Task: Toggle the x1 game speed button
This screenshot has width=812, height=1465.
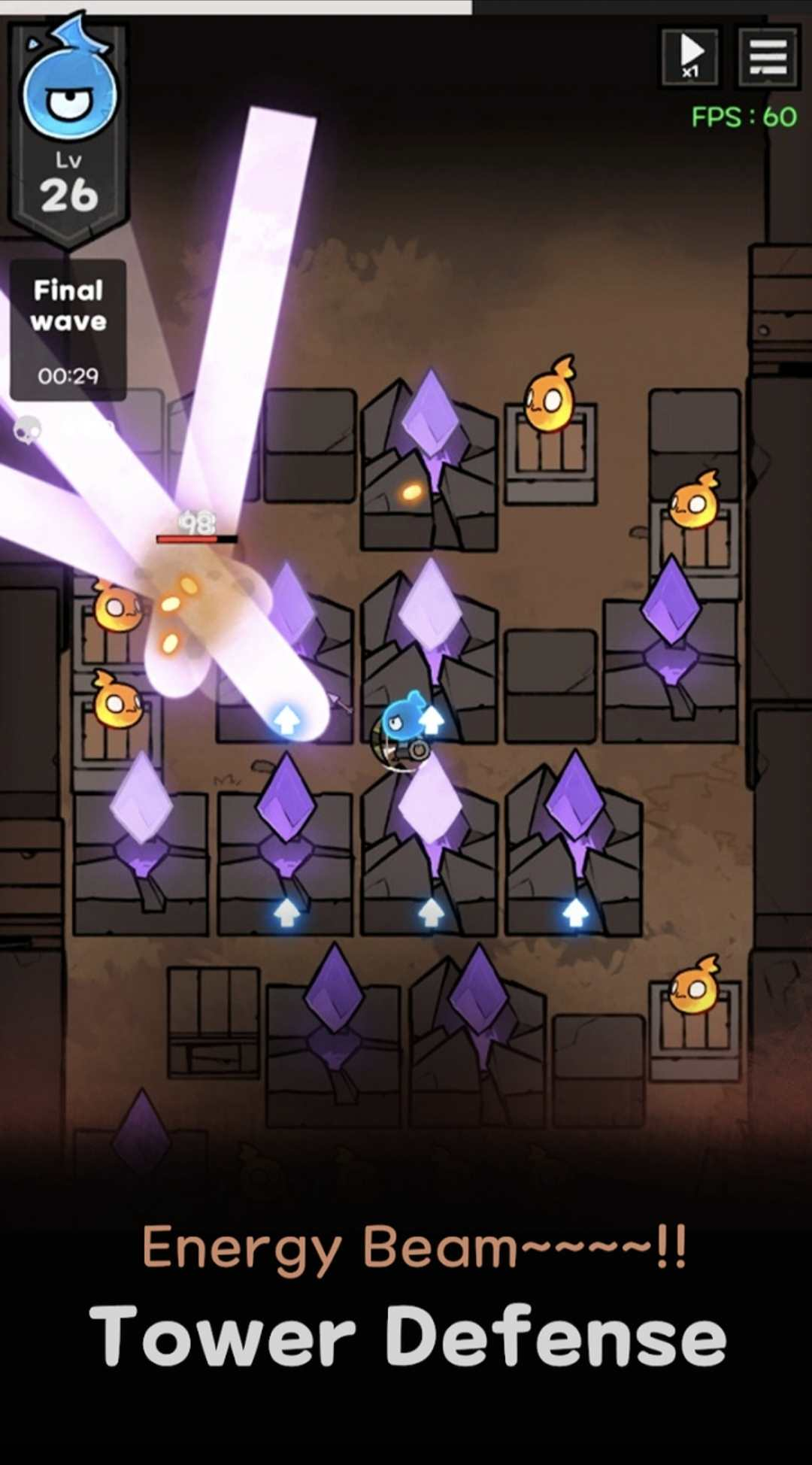Action: 690,56
